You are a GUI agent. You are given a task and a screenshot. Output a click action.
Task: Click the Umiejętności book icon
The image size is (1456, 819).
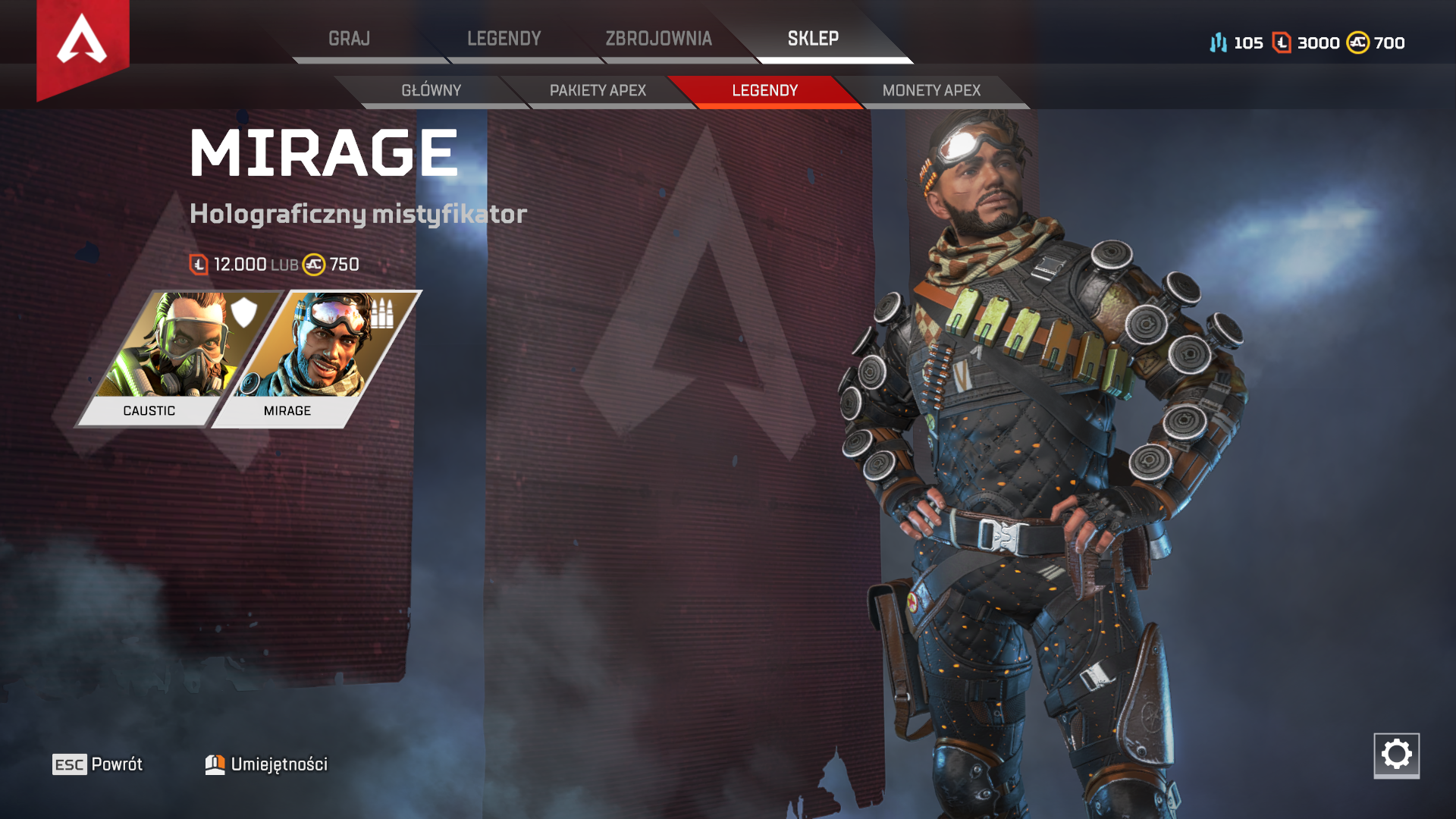point(216,764)
